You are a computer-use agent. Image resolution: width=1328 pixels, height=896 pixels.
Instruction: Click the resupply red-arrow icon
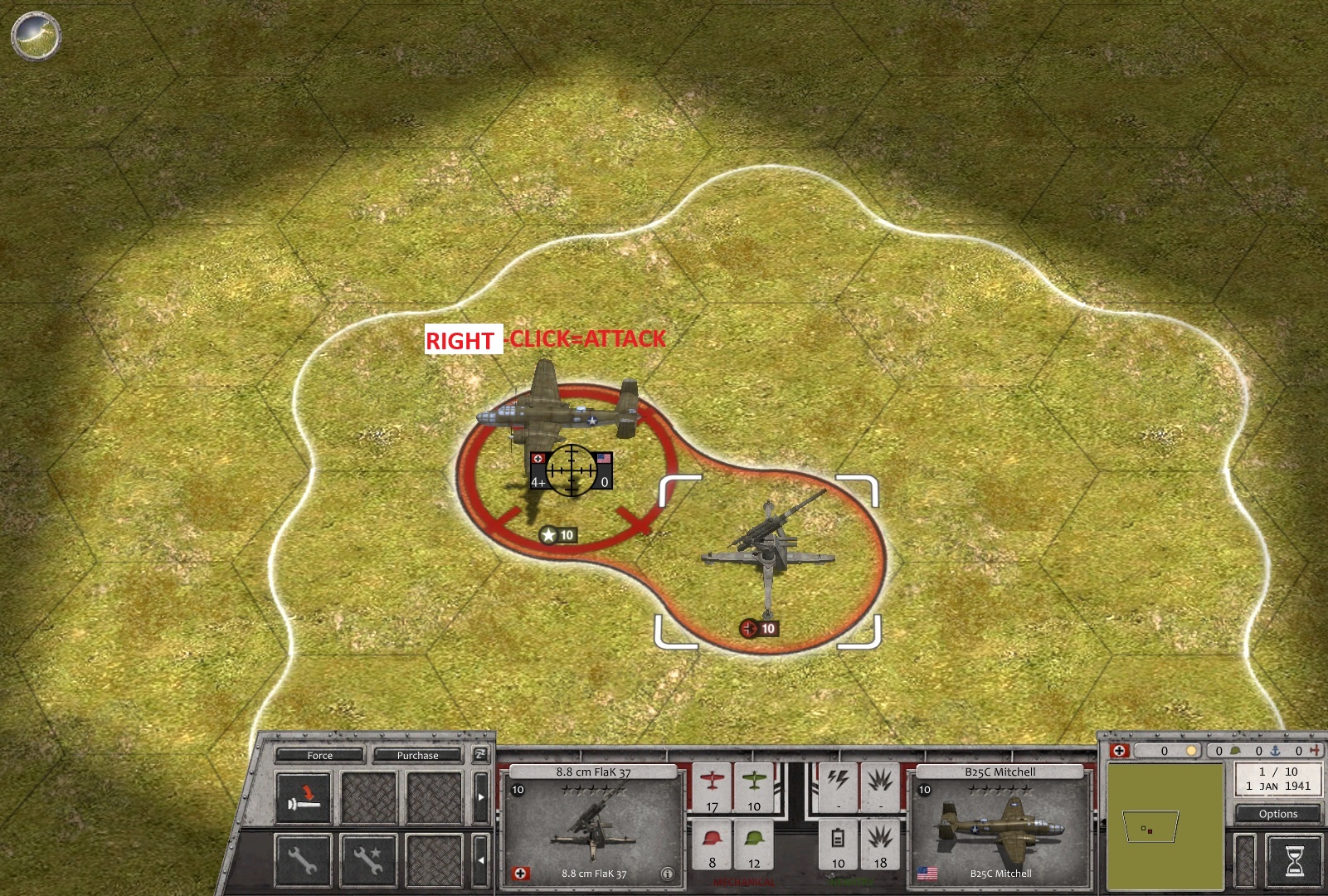coord(304,796)
